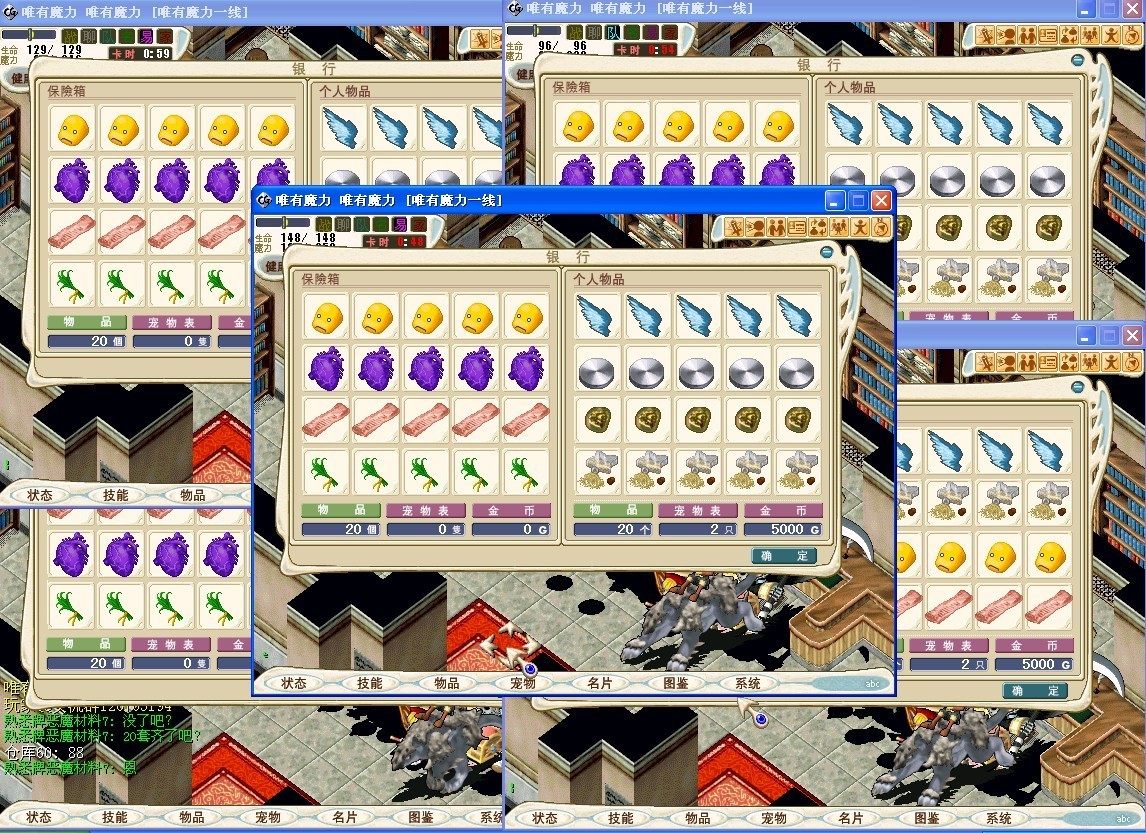Open 技能 in the front window's bottom menu

pos(370,683)
